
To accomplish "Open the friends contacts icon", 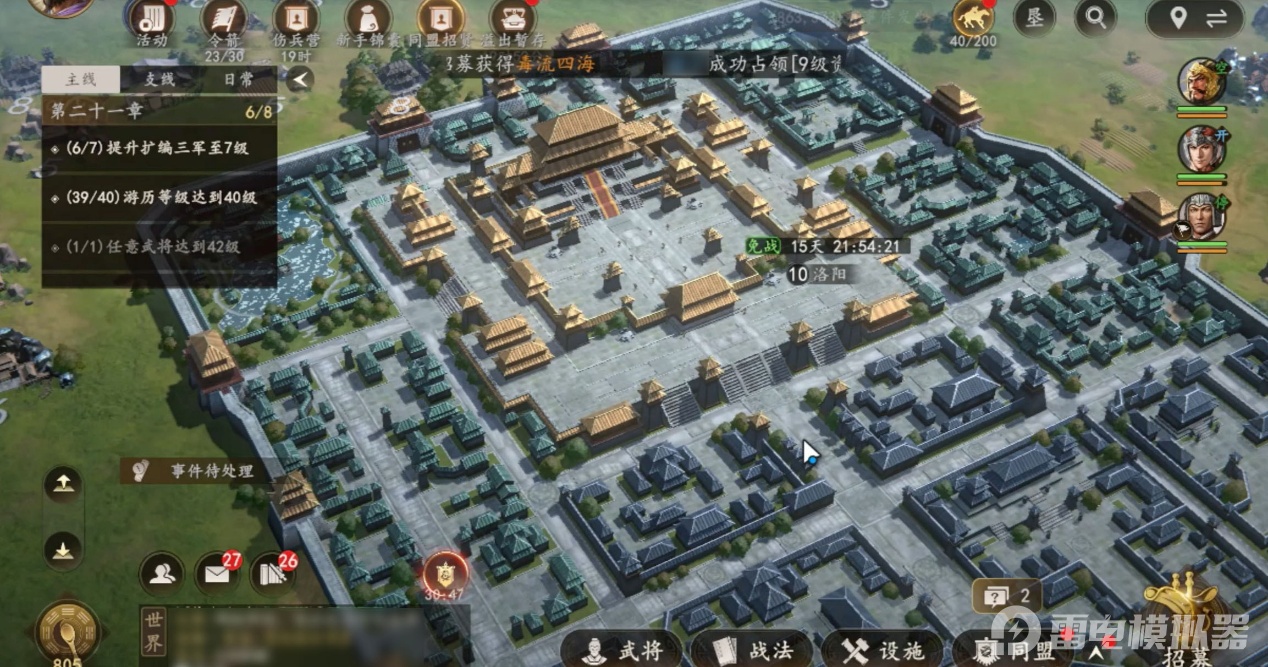I will tap(161, 573).
